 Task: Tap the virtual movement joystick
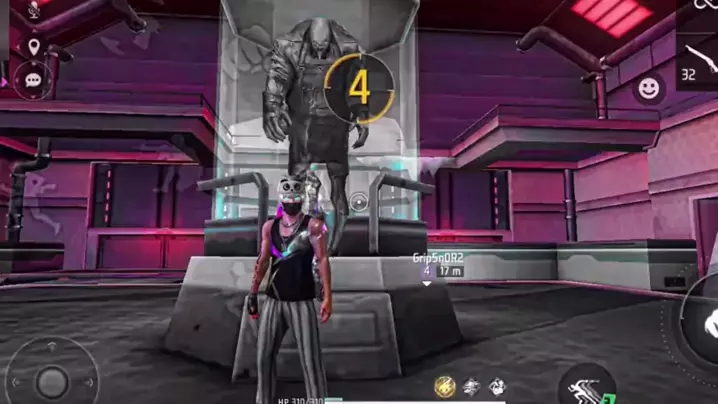click(52, 379)
